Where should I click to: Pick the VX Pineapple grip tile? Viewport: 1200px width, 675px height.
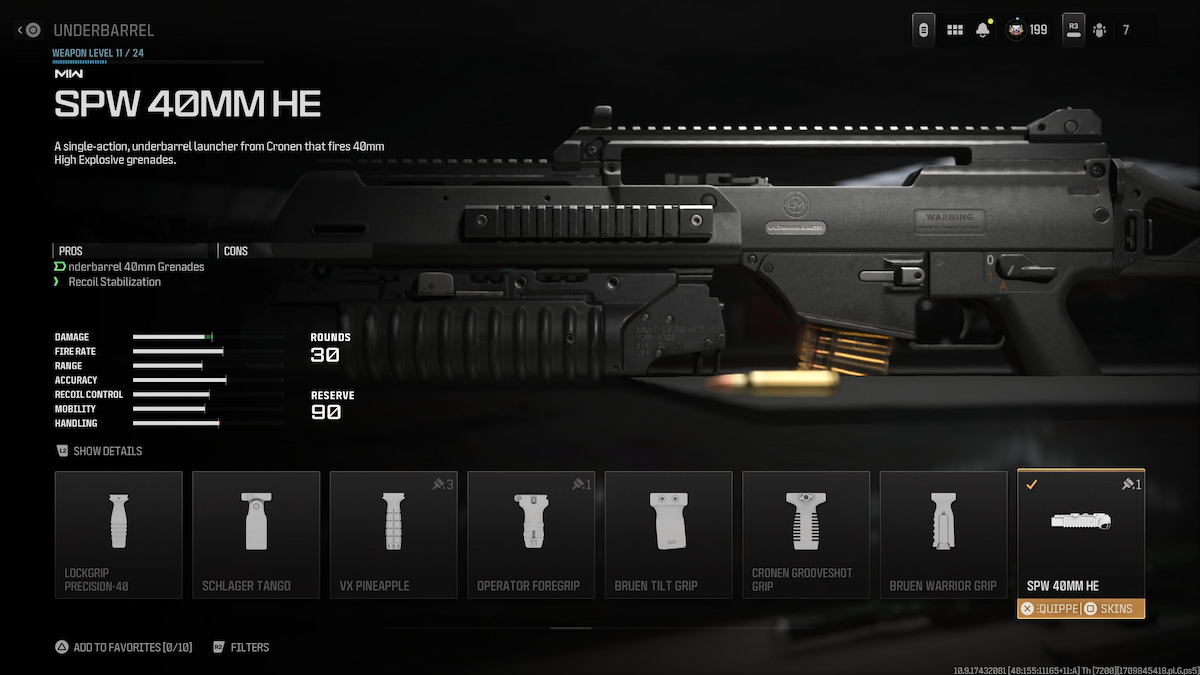coord(393,535)
